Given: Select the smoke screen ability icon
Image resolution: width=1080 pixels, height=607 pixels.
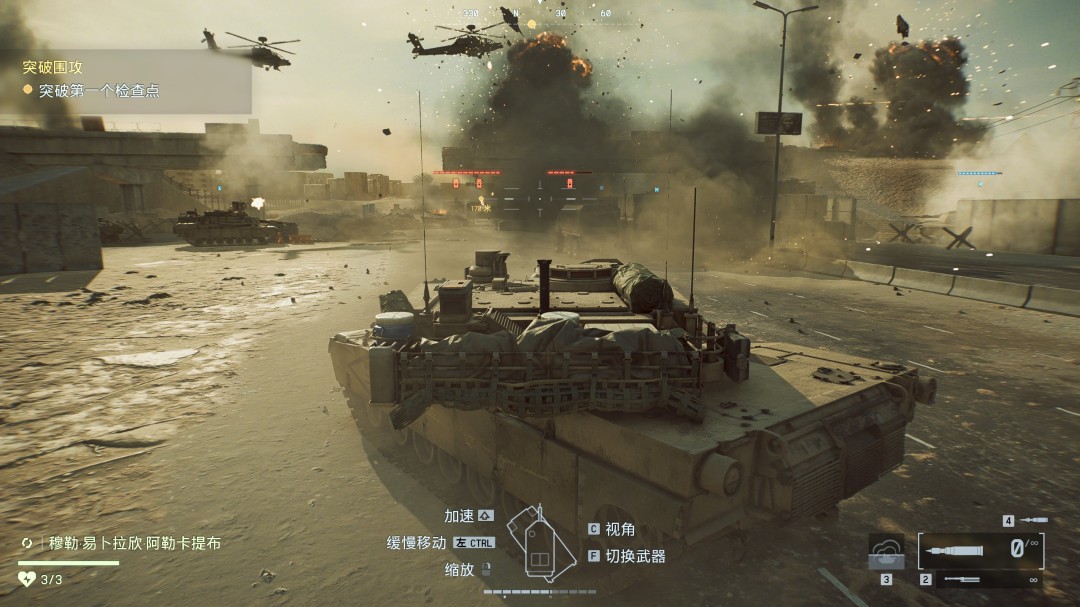Looking at the screenshot, I should pos(886,552).
